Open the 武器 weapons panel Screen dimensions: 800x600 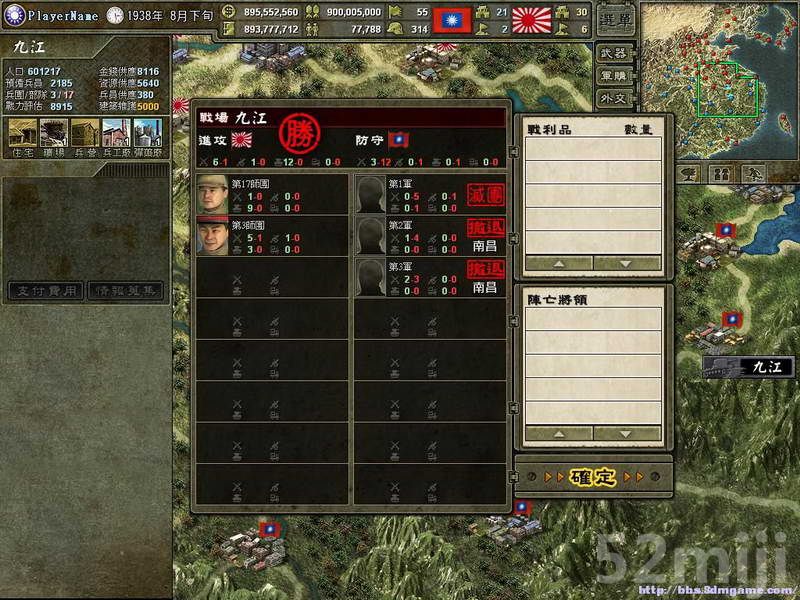[x=616, y=52]
